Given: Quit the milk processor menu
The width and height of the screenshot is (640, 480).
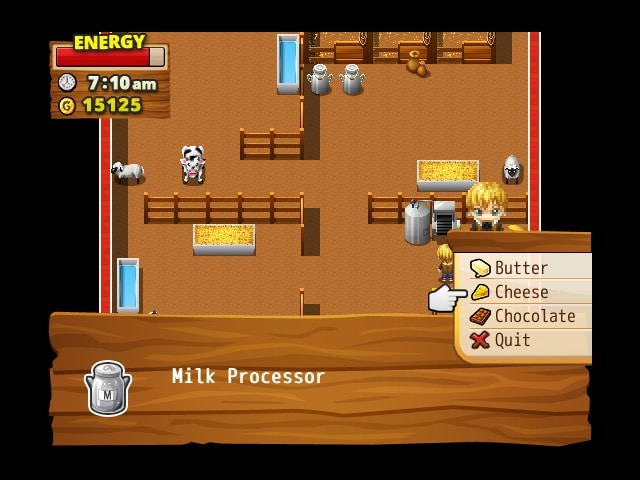Looking at the screenshot, I should [512, 340].
